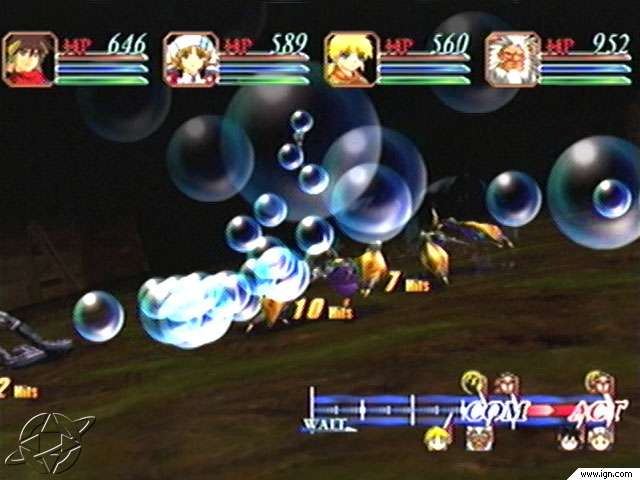Pick Mareg's white-maned portrait in the party bar
The width and height of the screenshot is (640, 480).
(512, 59)
